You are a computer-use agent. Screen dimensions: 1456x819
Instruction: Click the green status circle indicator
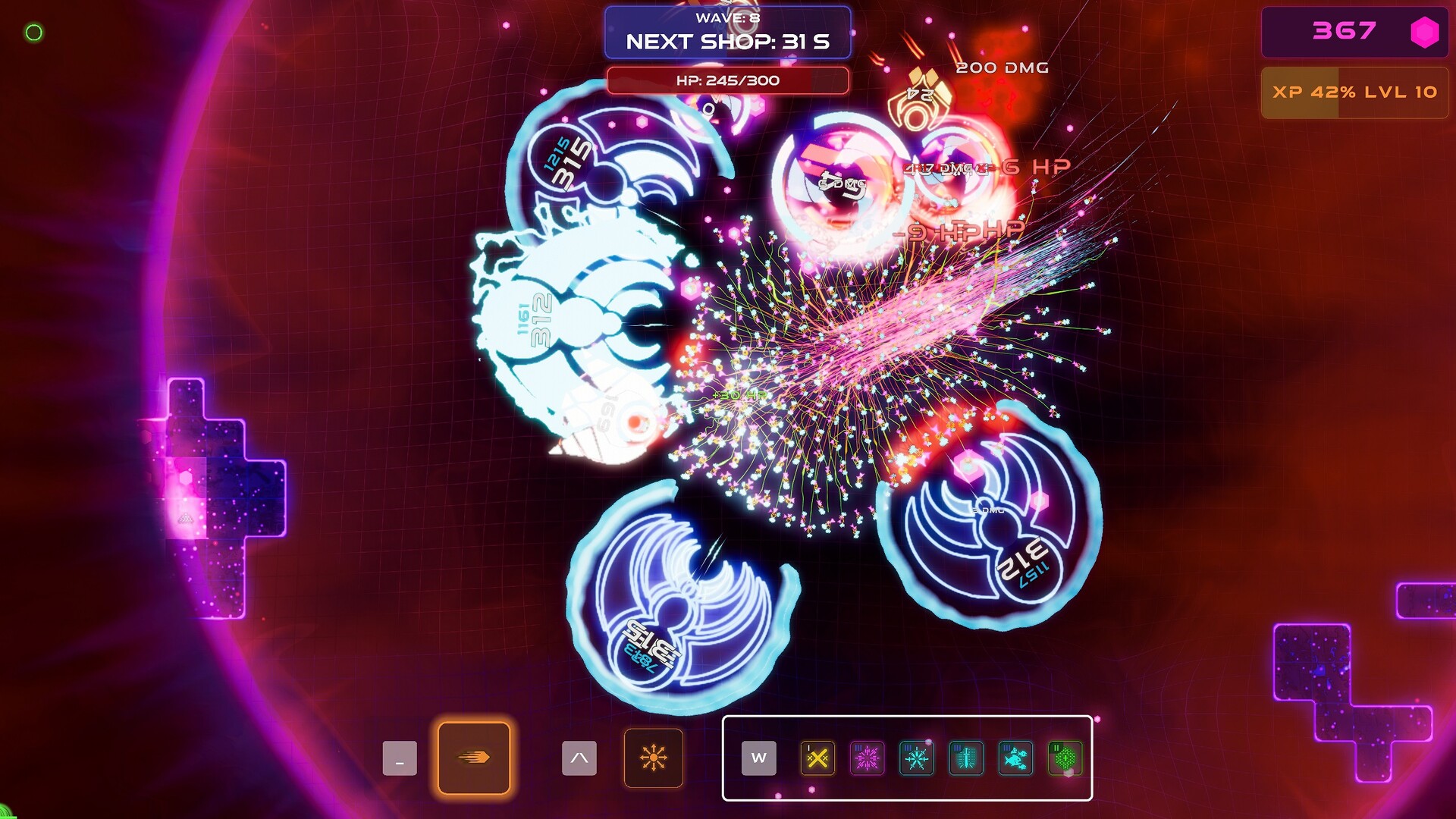pyautogui.click(x=33, y=32)
